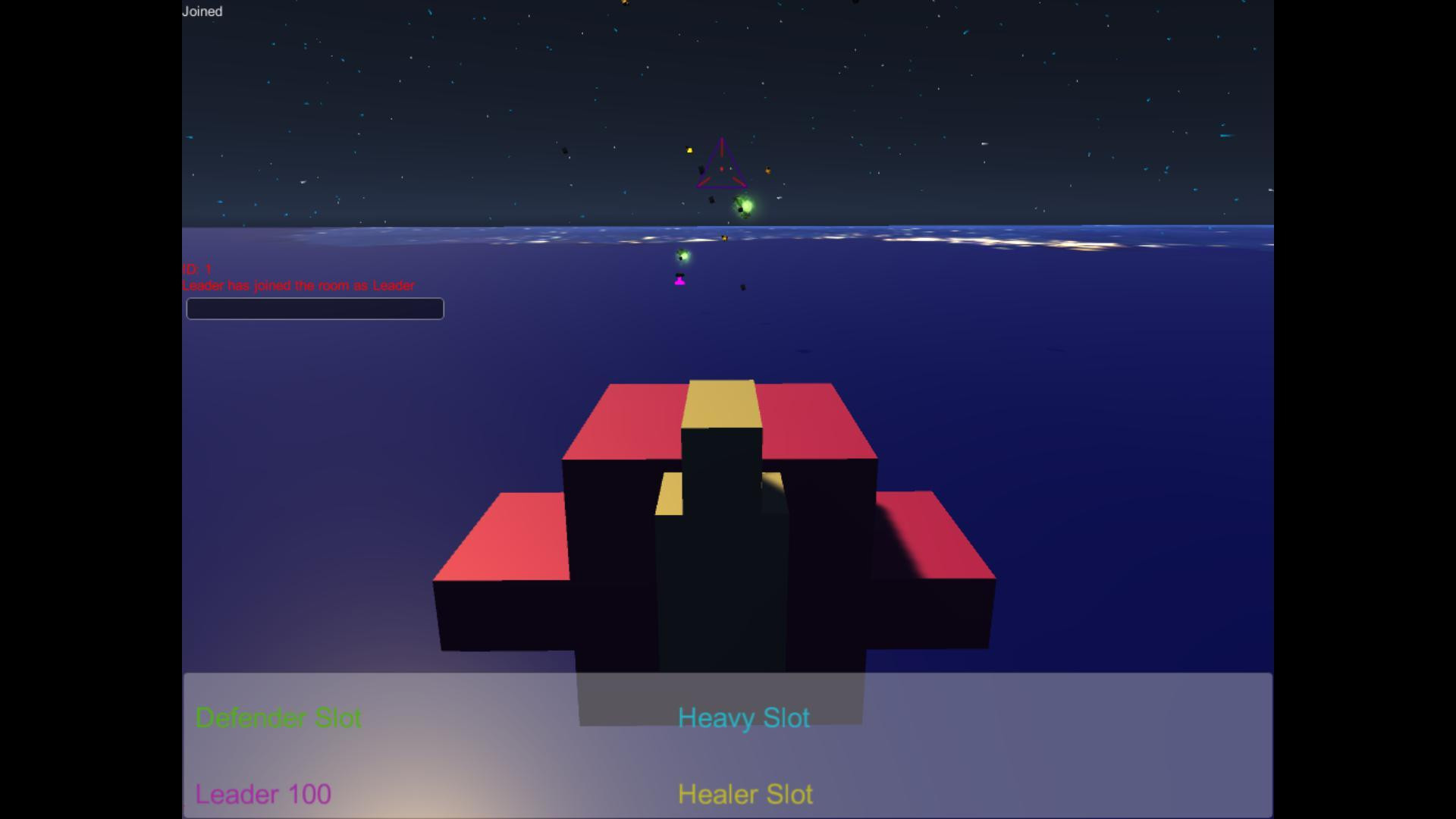Viewport: 1456px width, 819px height.
Task: Select the magenta character on the water
Action: pyautogui.click(x=679, y=281)
